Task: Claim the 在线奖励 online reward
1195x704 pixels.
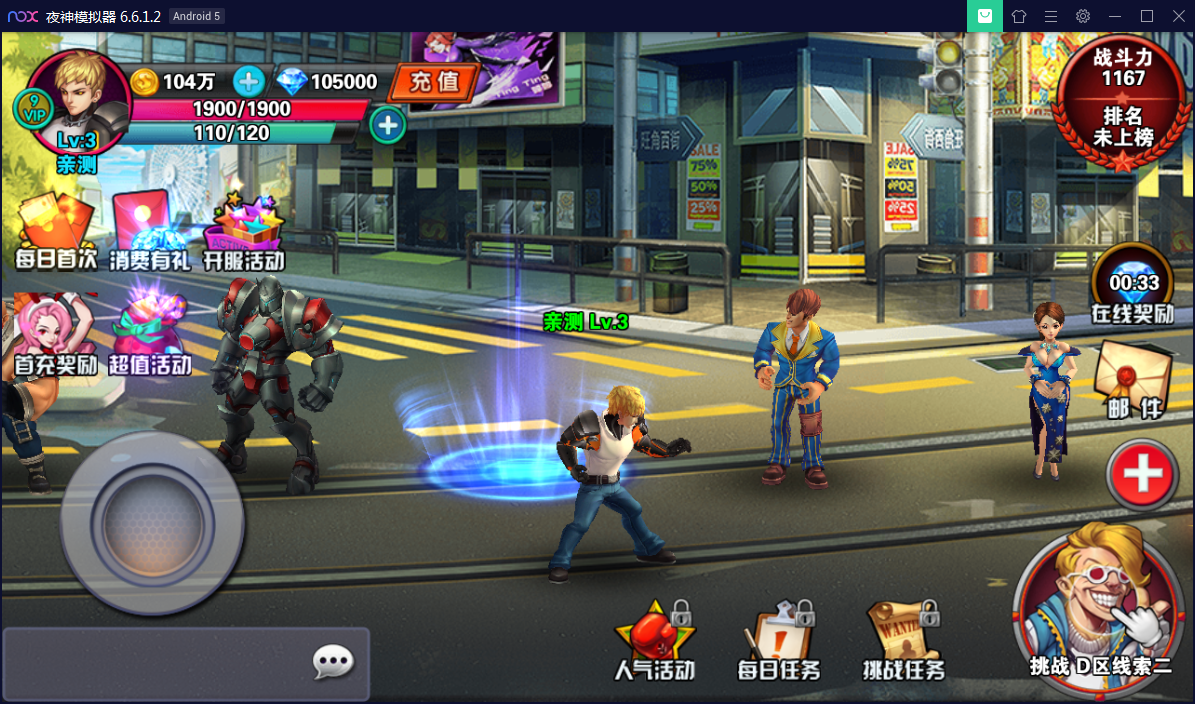Action: [1132, 285]
